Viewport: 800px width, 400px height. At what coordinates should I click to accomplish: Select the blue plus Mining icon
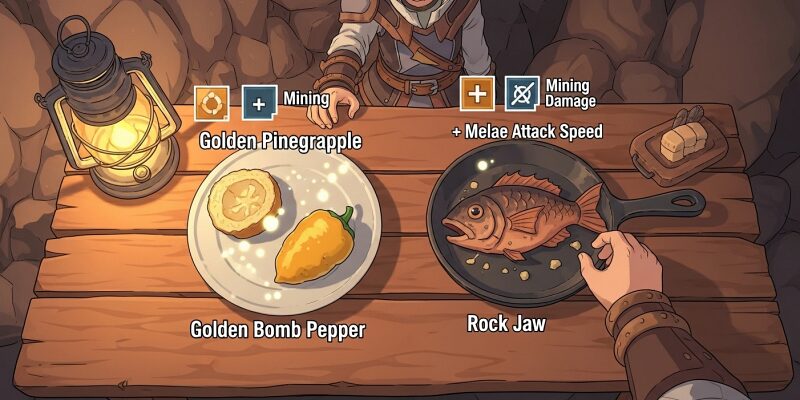260,103
